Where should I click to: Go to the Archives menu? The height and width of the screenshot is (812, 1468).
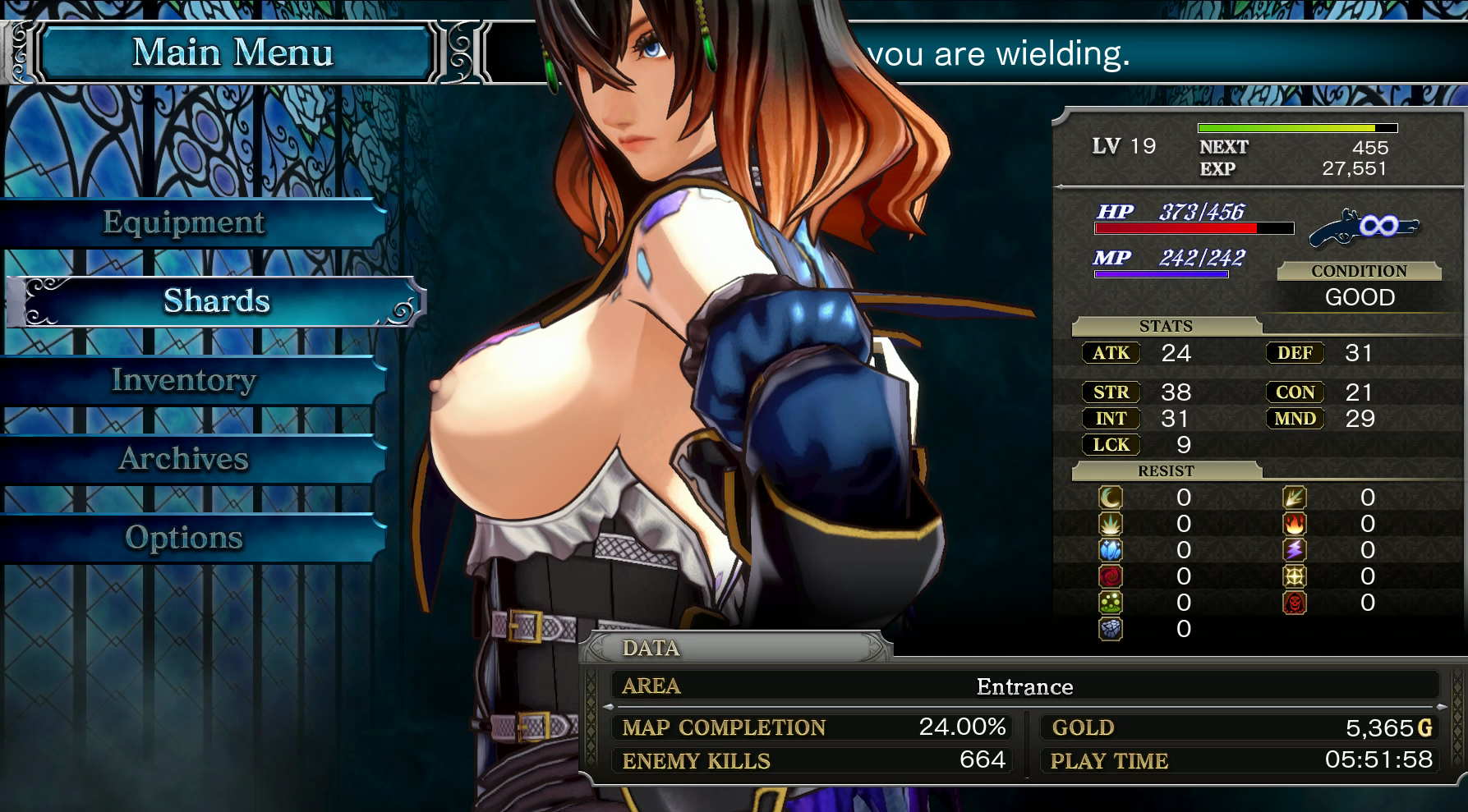pyautogui.click(x=184, y=459)
